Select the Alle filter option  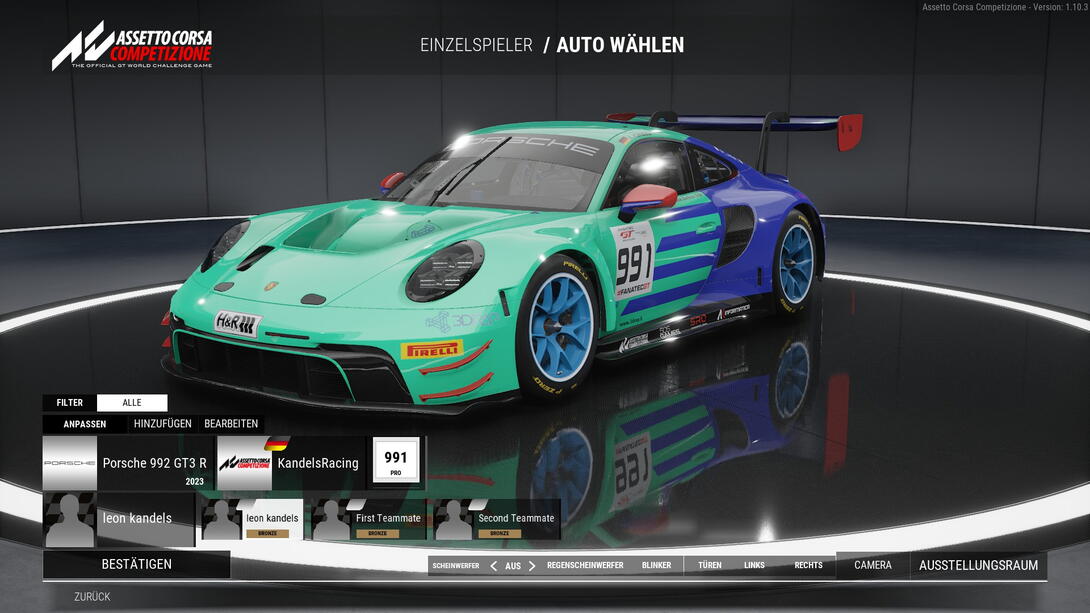[x=132, y=403]
